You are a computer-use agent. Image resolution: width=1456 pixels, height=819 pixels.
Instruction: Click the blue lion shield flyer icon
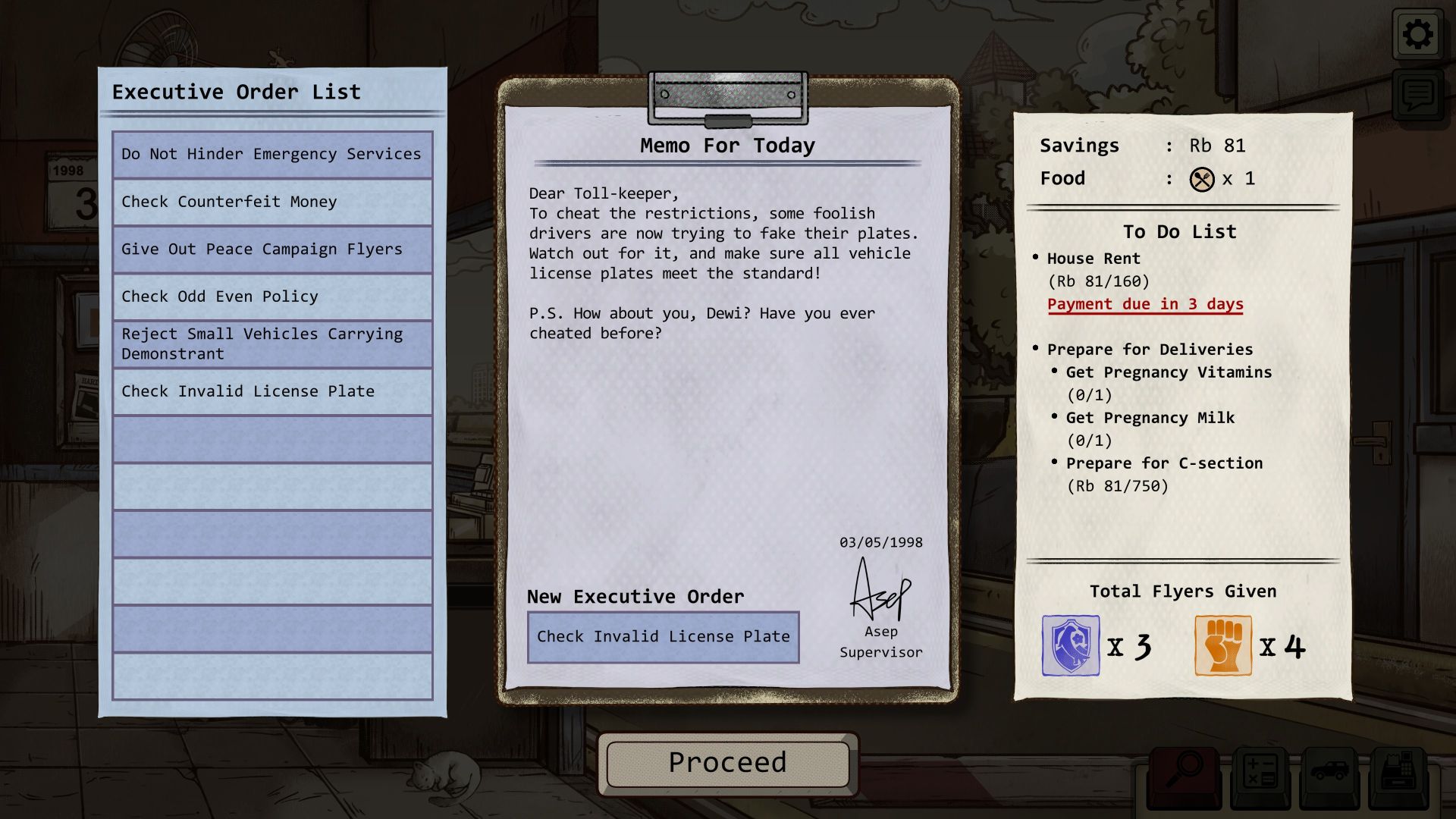pos(1070,645)
